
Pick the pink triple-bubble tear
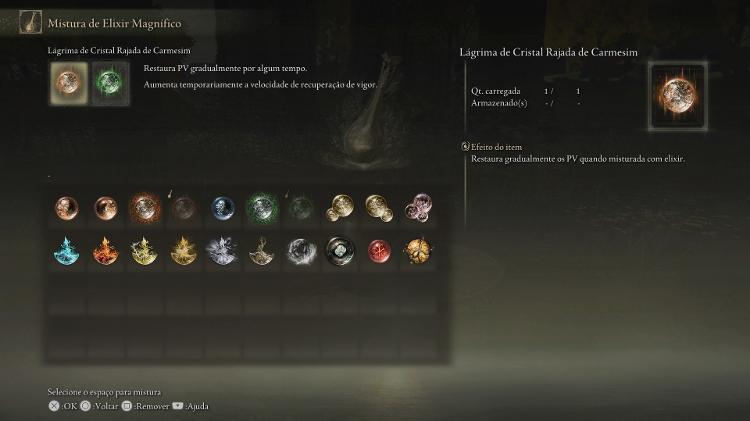point(418,208)
